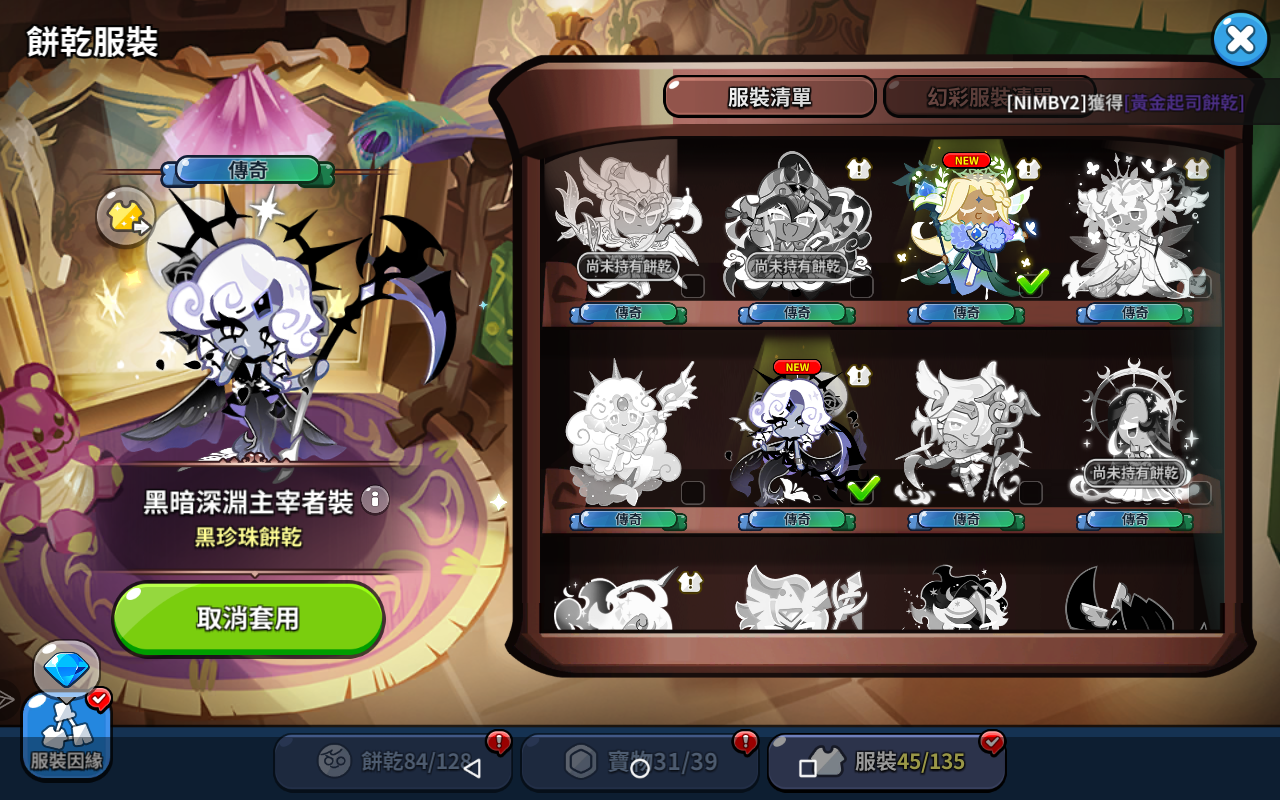The height and width of the screenshot is (800, 1280).
Task: Choose the Black Pearl abyss costume thumbnail
Action: tap(797, 437)
